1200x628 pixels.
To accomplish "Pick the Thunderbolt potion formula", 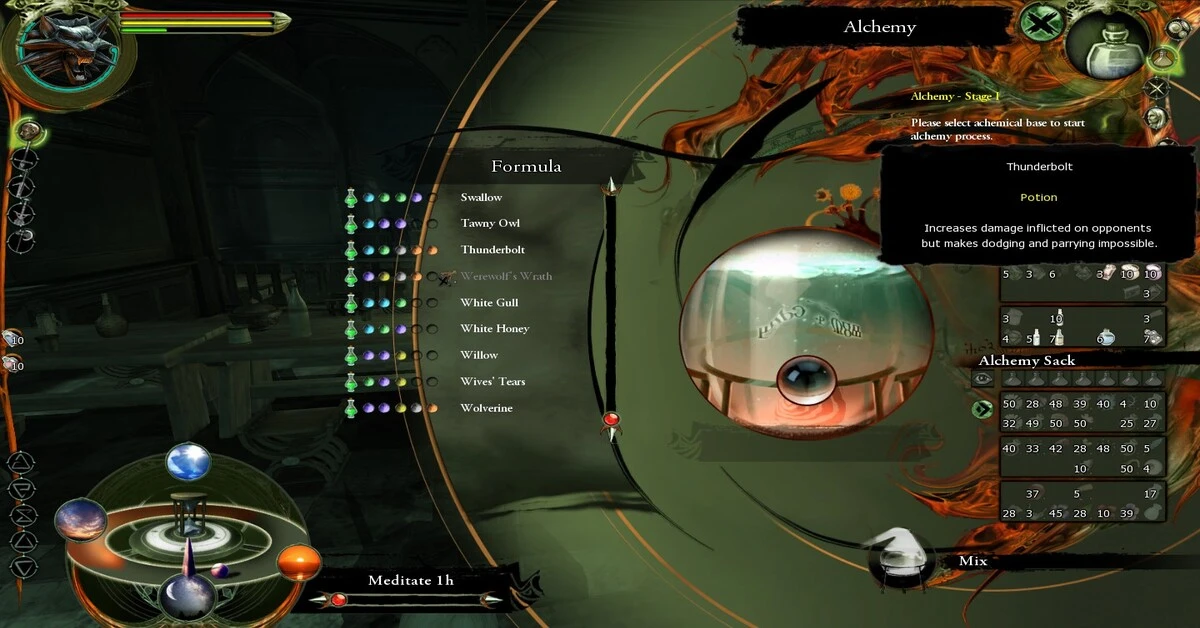I will click(x=492, y=250).
